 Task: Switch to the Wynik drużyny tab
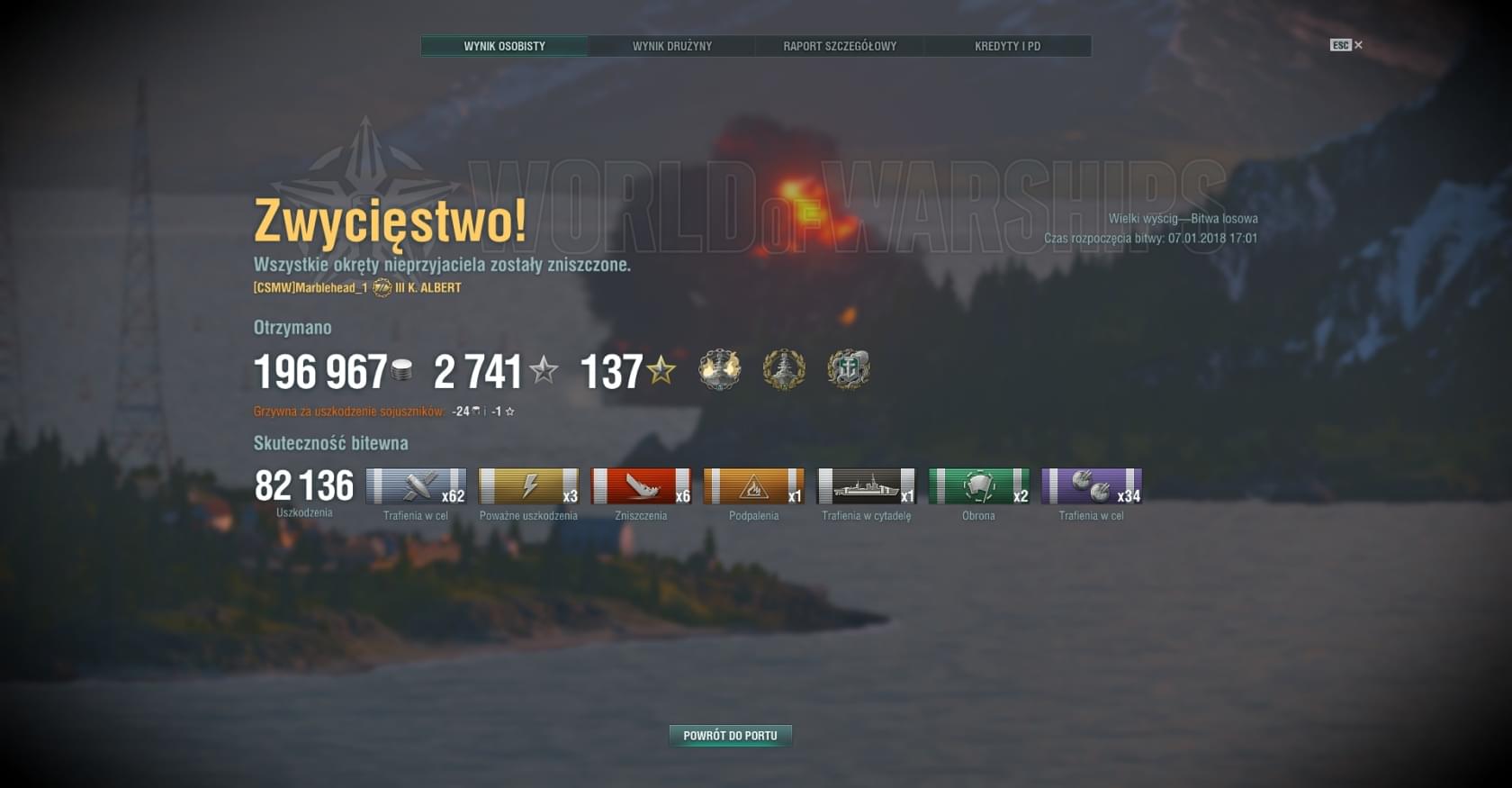[671, 46]
